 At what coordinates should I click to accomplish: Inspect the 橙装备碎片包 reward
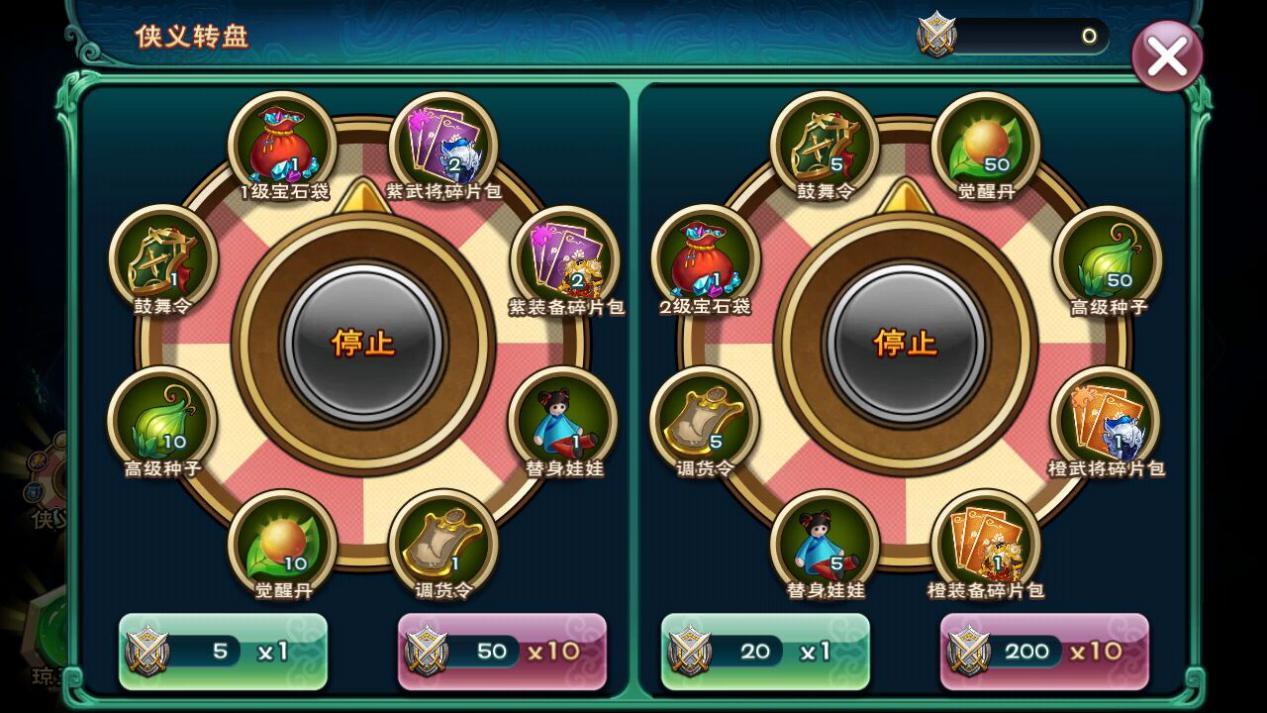point(986,545)
